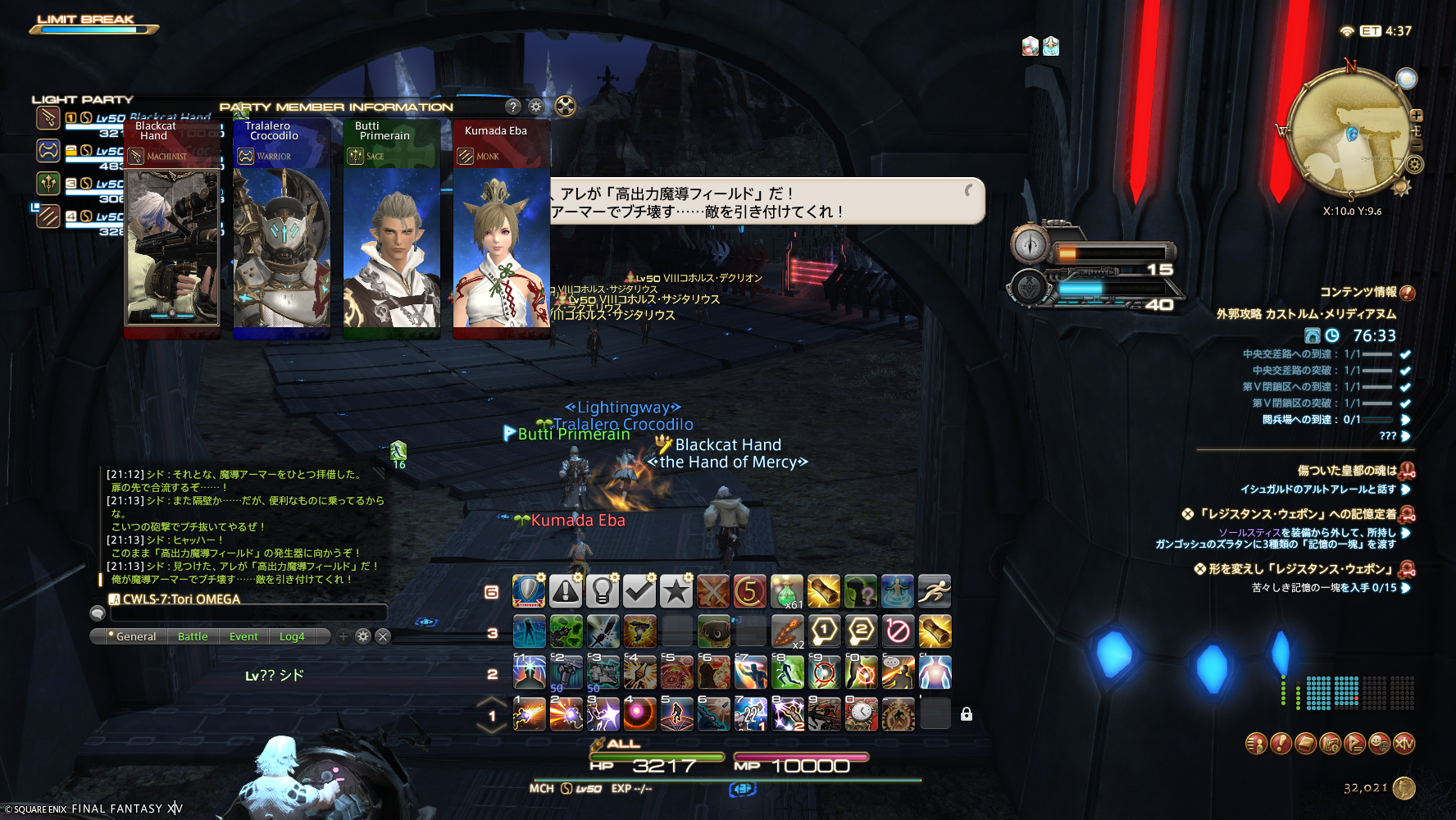Viewport: 1456px width, 820px height.
Task: Activate the black star macro icon
Action: point(676,591)
